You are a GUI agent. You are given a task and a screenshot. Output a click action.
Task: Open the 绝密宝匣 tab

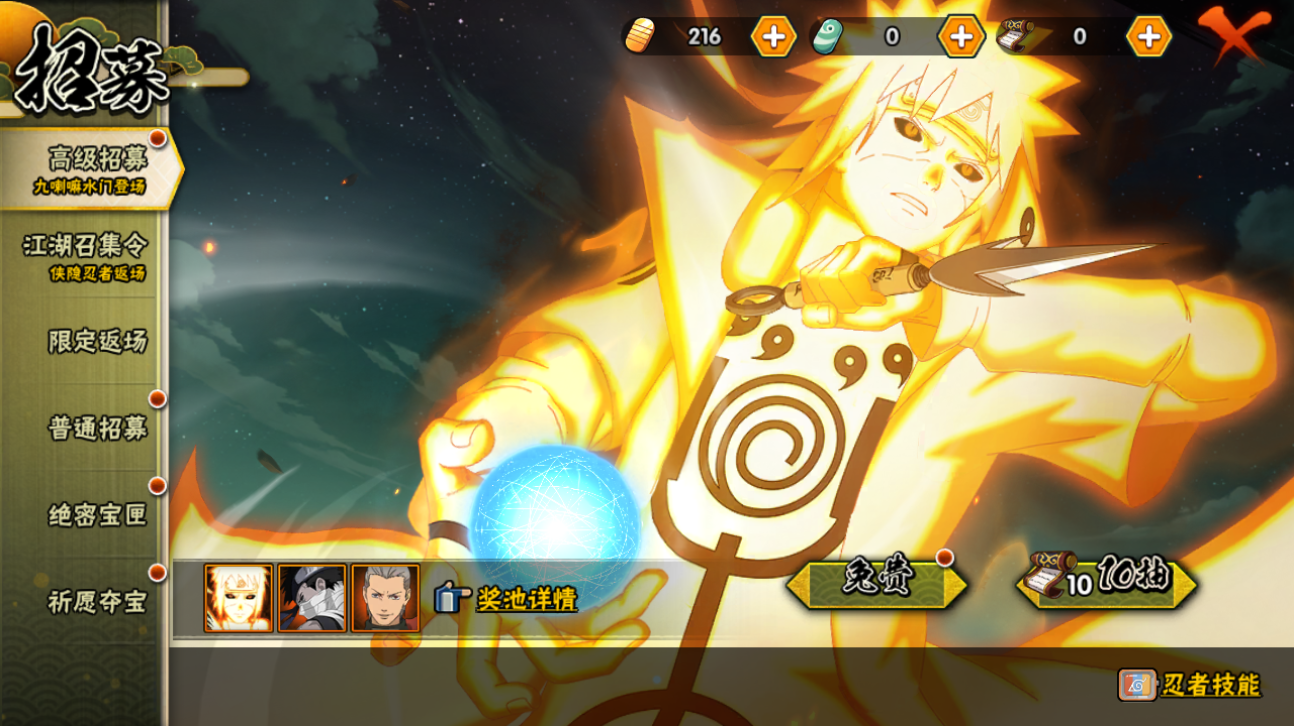(x=97, y=515)
